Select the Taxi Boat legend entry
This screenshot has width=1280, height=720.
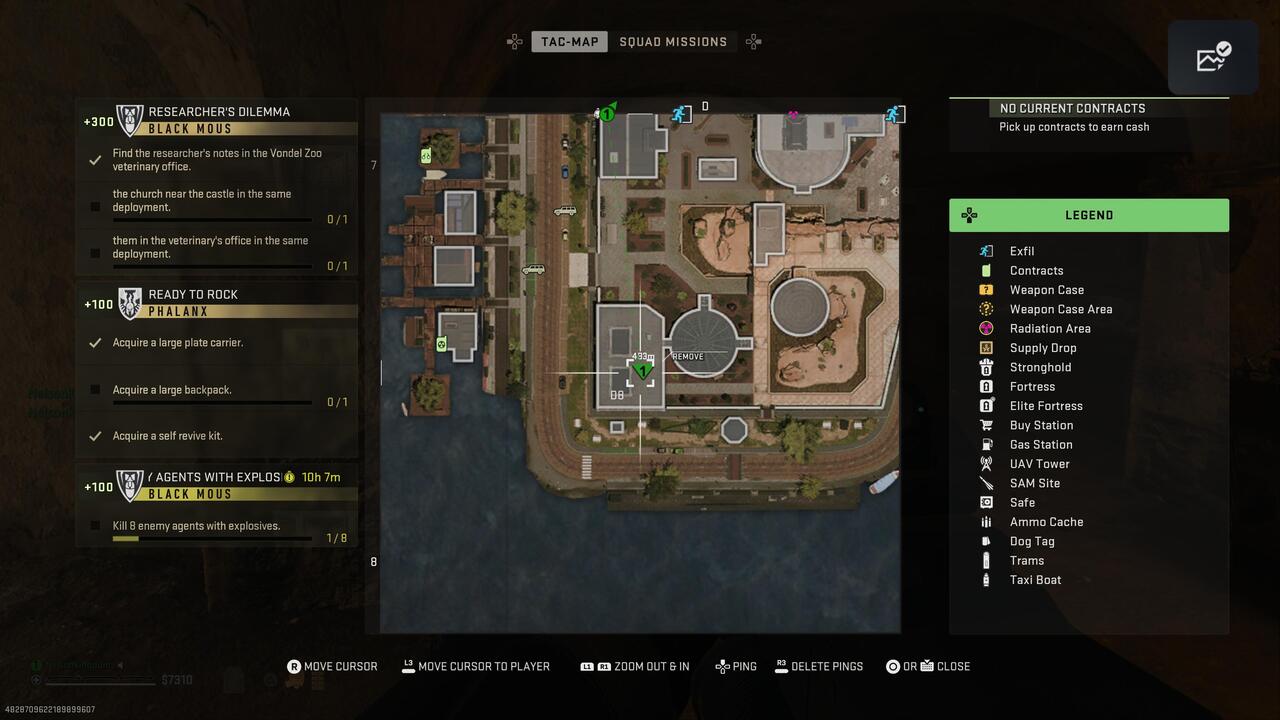click(1035, 580)
